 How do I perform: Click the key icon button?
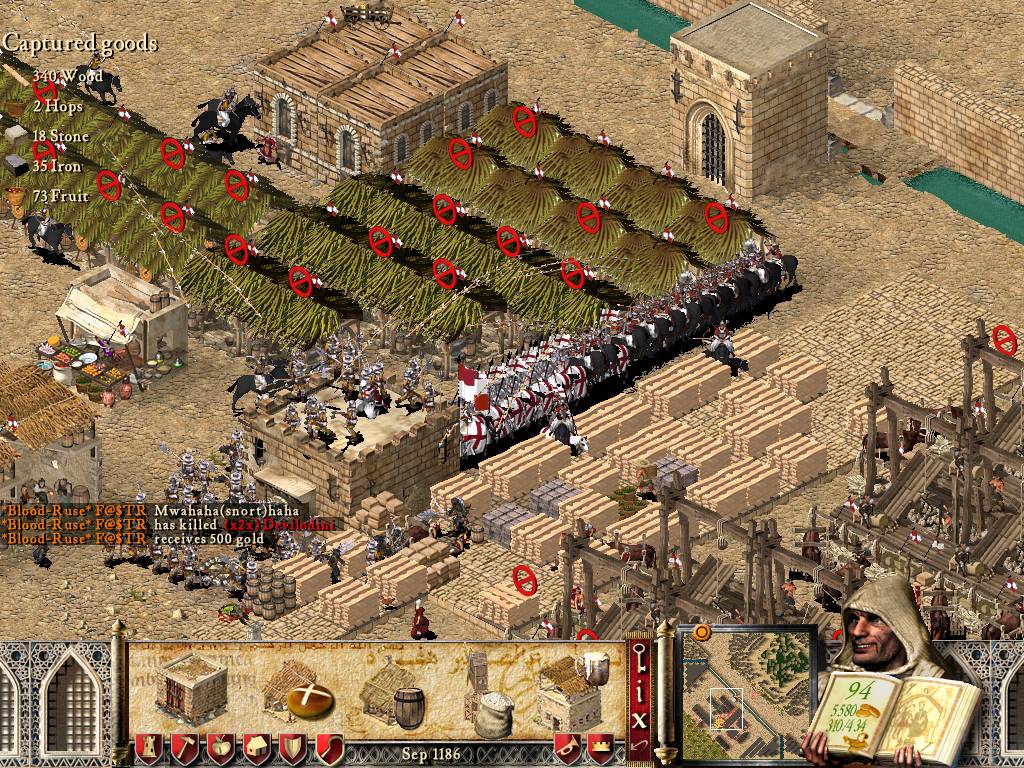pos(639,656)
